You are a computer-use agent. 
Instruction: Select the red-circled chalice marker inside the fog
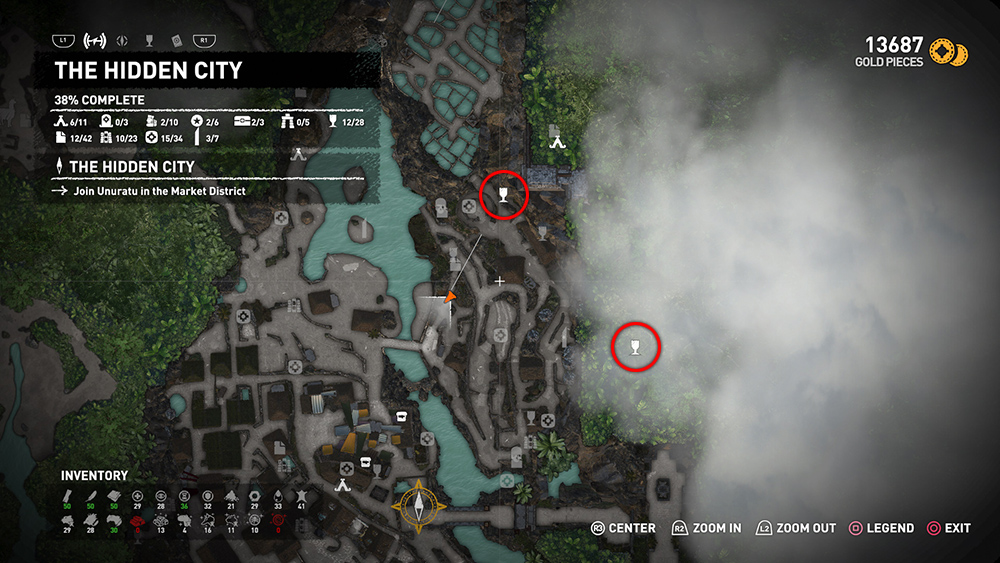tap(636, 347)
